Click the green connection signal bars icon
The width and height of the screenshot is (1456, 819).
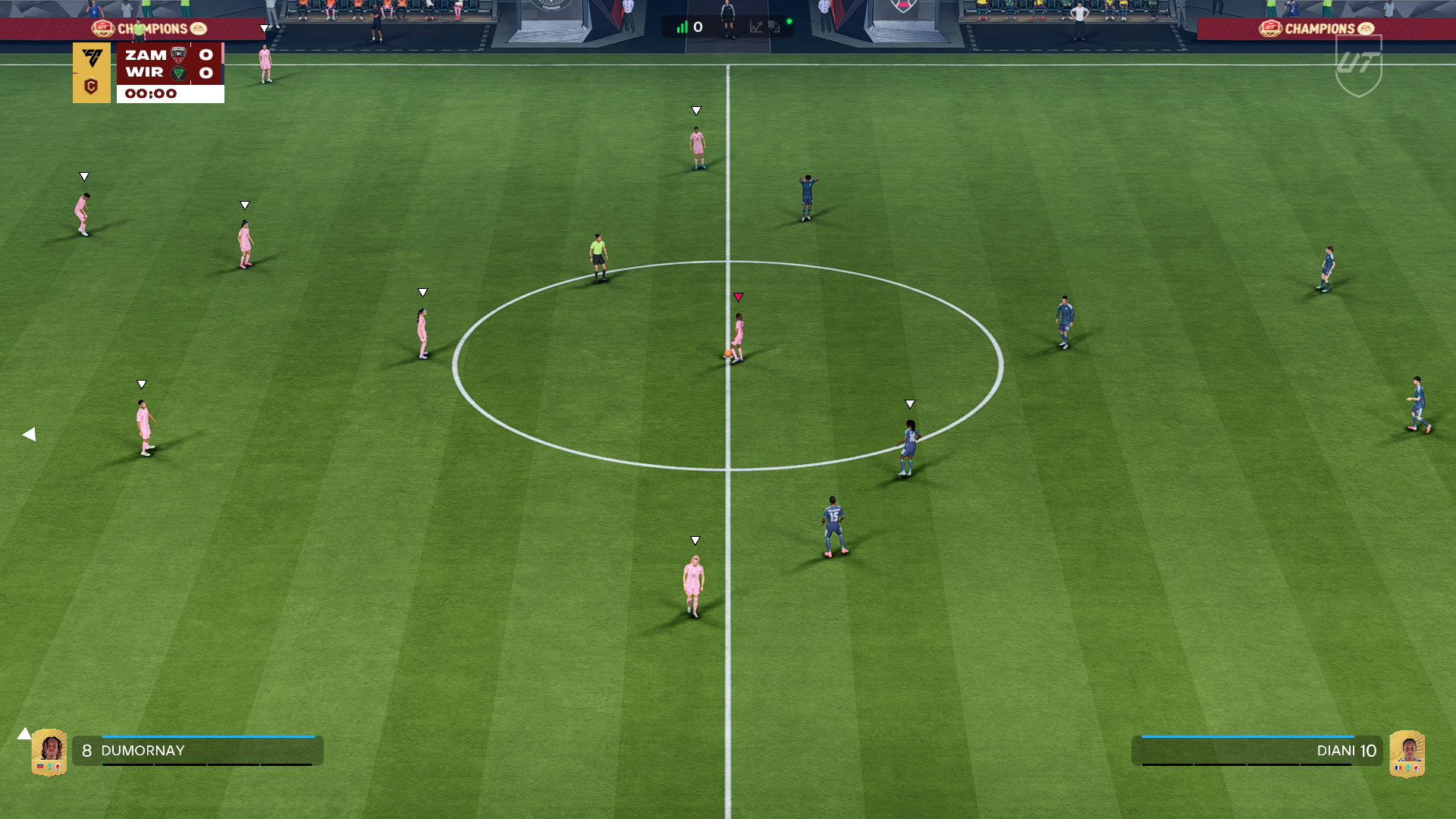coord(682,27)
